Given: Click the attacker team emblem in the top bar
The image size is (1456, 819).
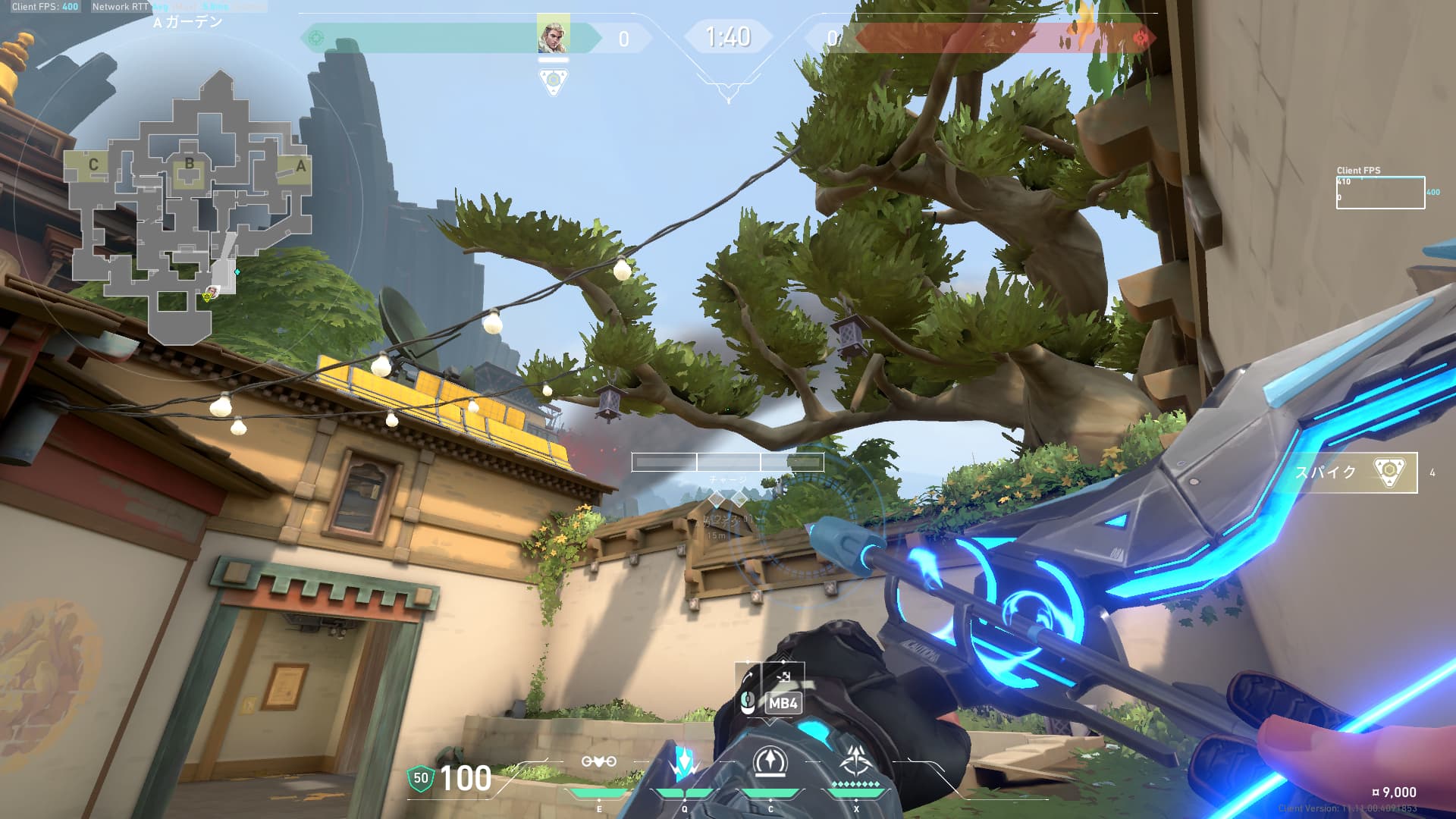Looking at the screenshot, I should coord(317,38).
